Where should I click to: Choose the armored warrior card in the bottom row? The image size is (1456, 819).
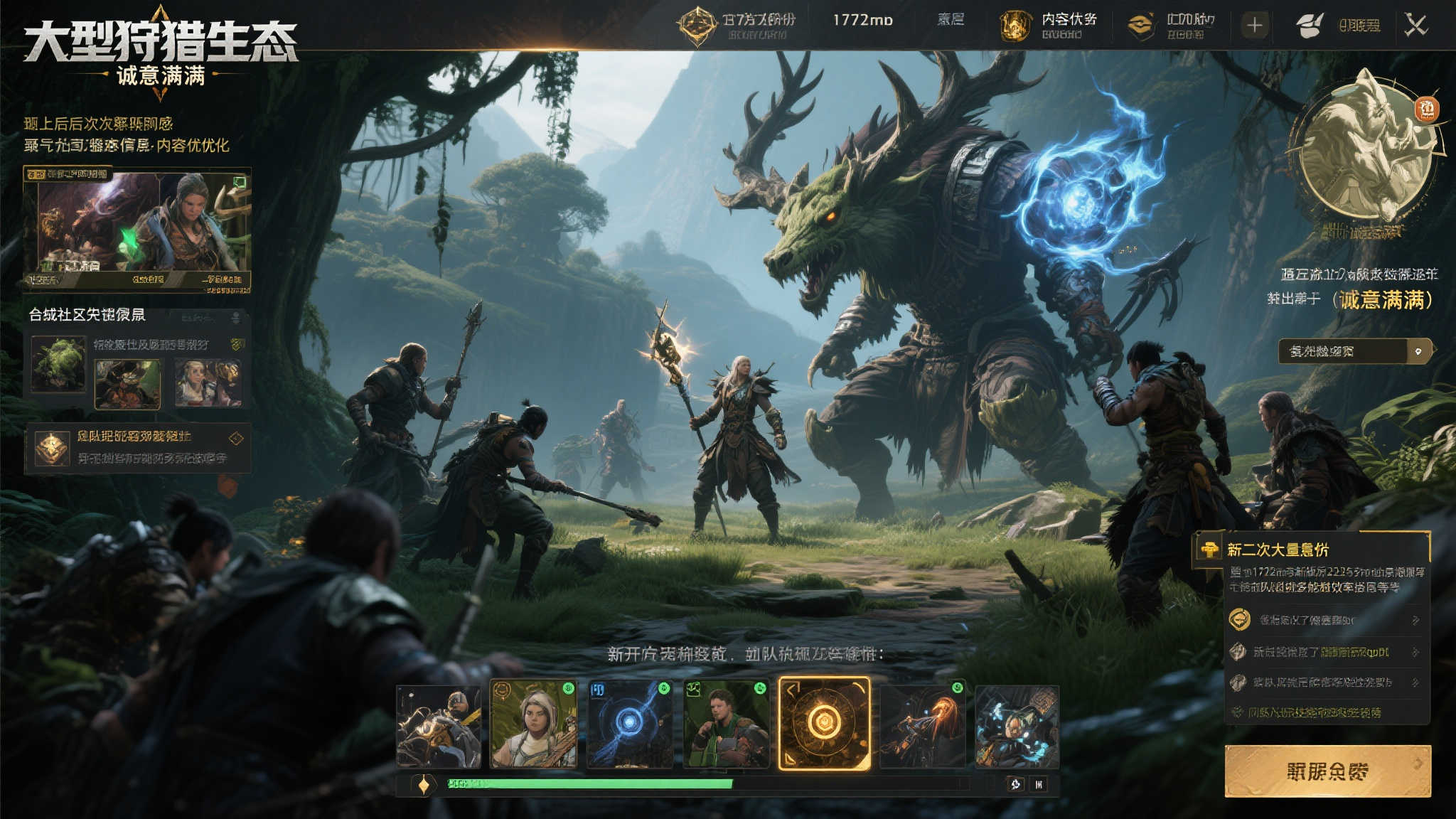coord(439,727)
